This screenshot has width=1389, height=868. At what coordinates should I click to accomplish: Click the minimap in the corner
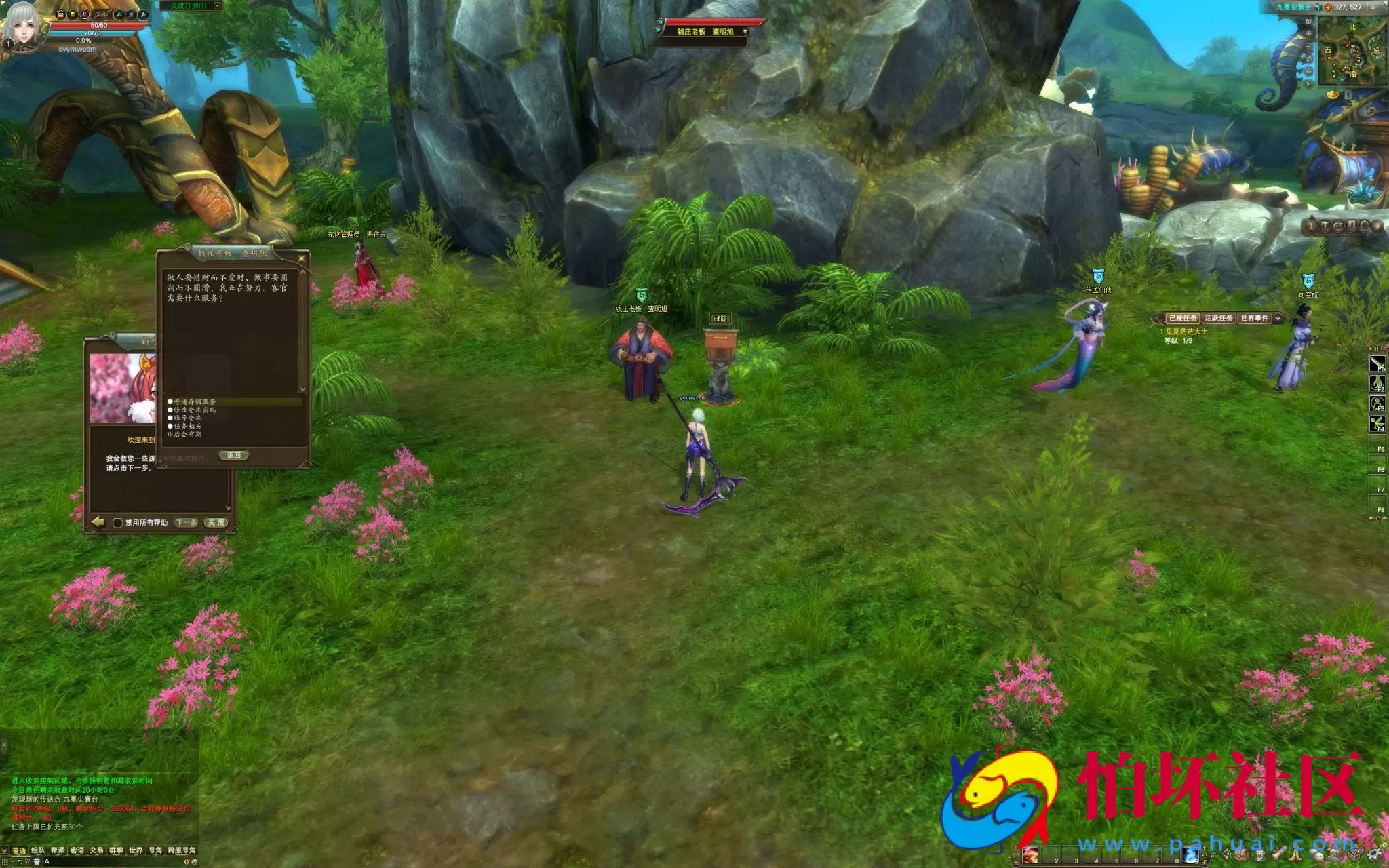tap(1352, 51)
